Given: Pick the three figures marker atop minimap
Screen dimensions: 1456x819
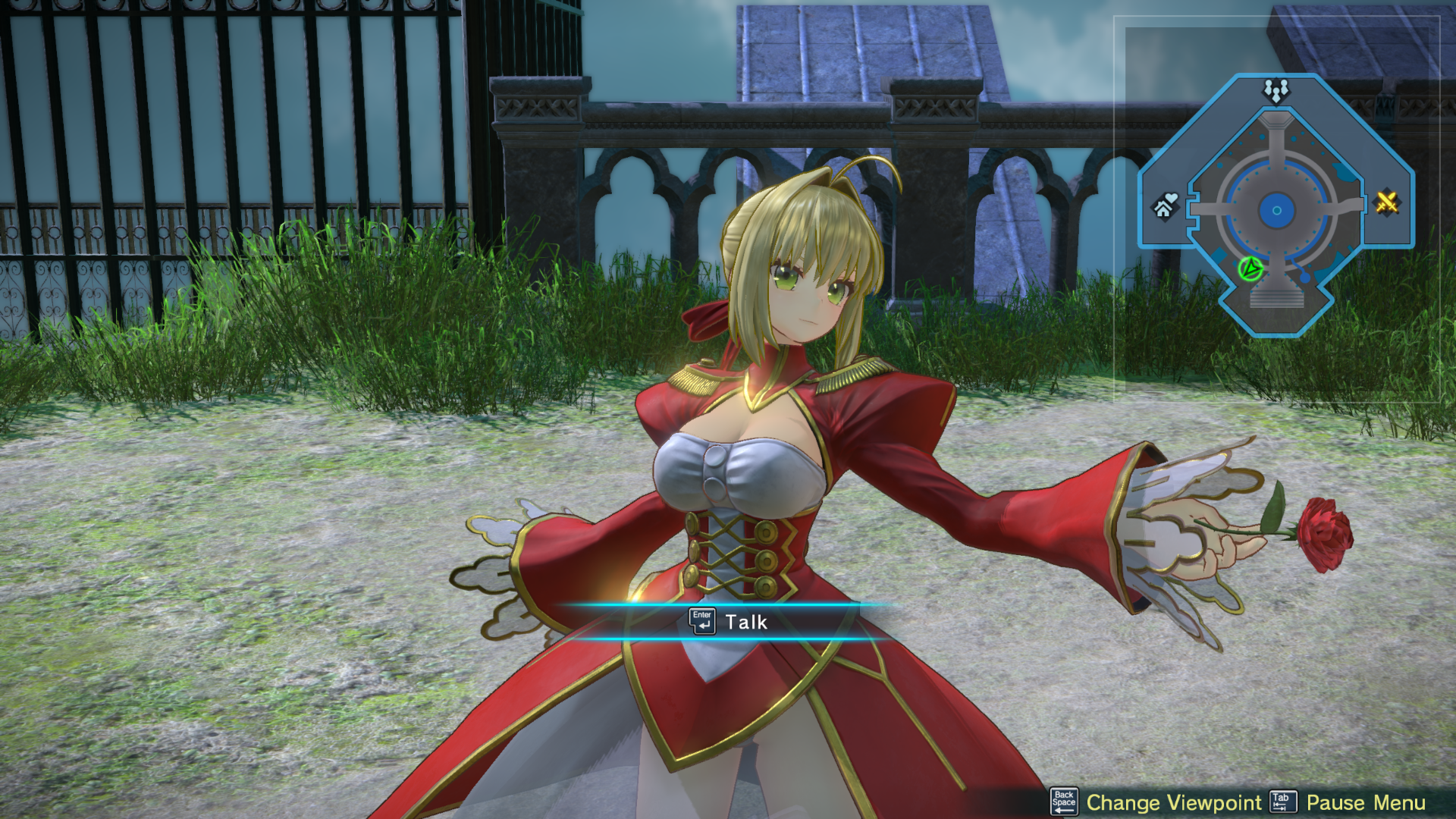Looking at the screenshot, I should coord(1276,91).
